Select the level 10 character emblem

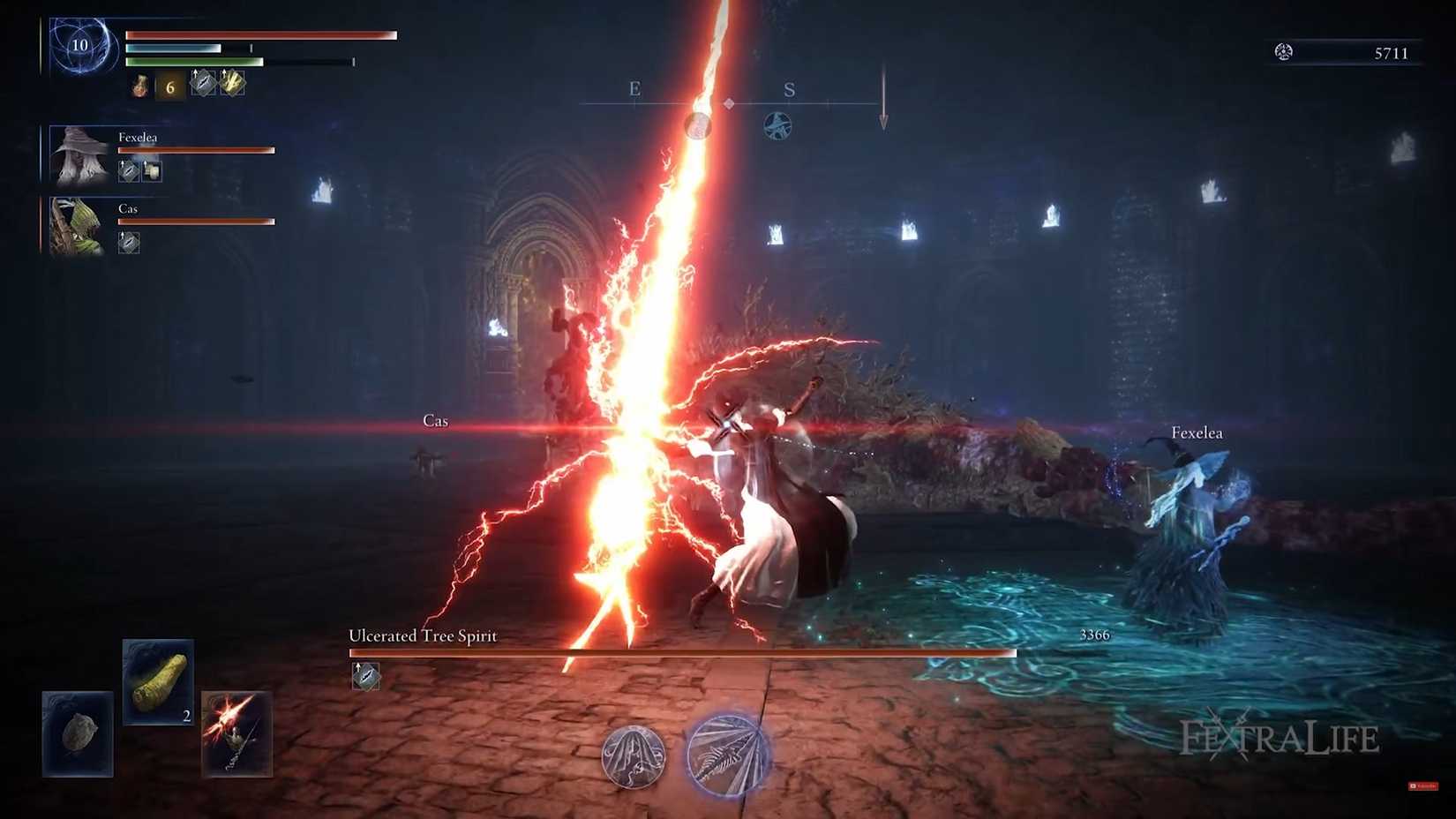coord(80,46)
